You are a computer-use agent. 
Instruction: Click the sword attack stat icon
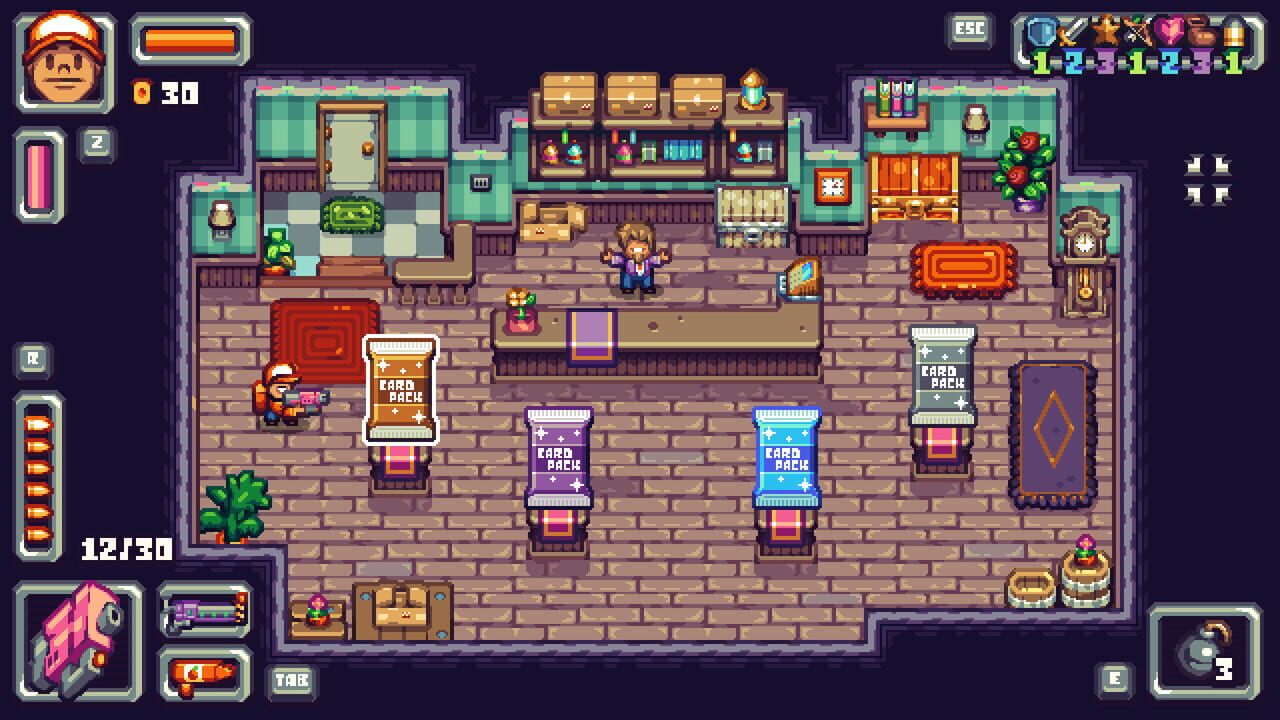[x=1072, y=30]
